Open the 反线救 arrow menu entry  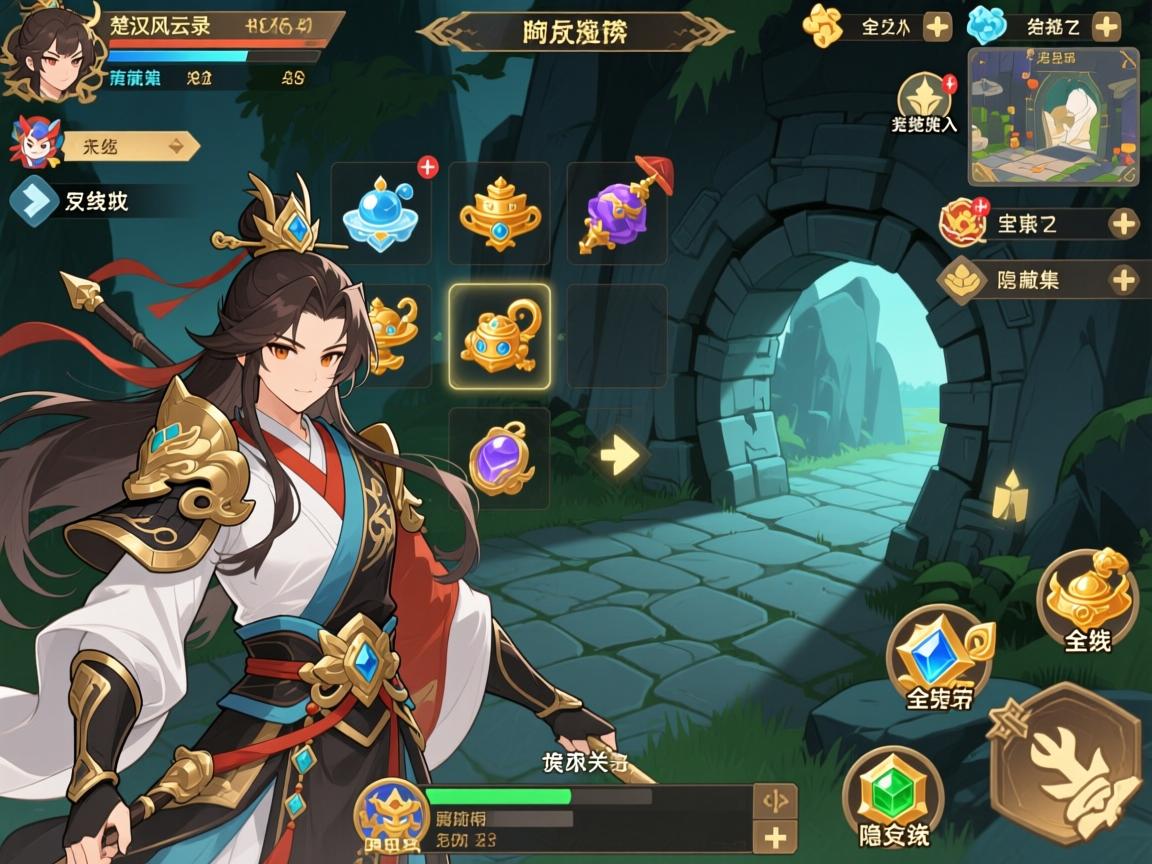click(35, 201)
